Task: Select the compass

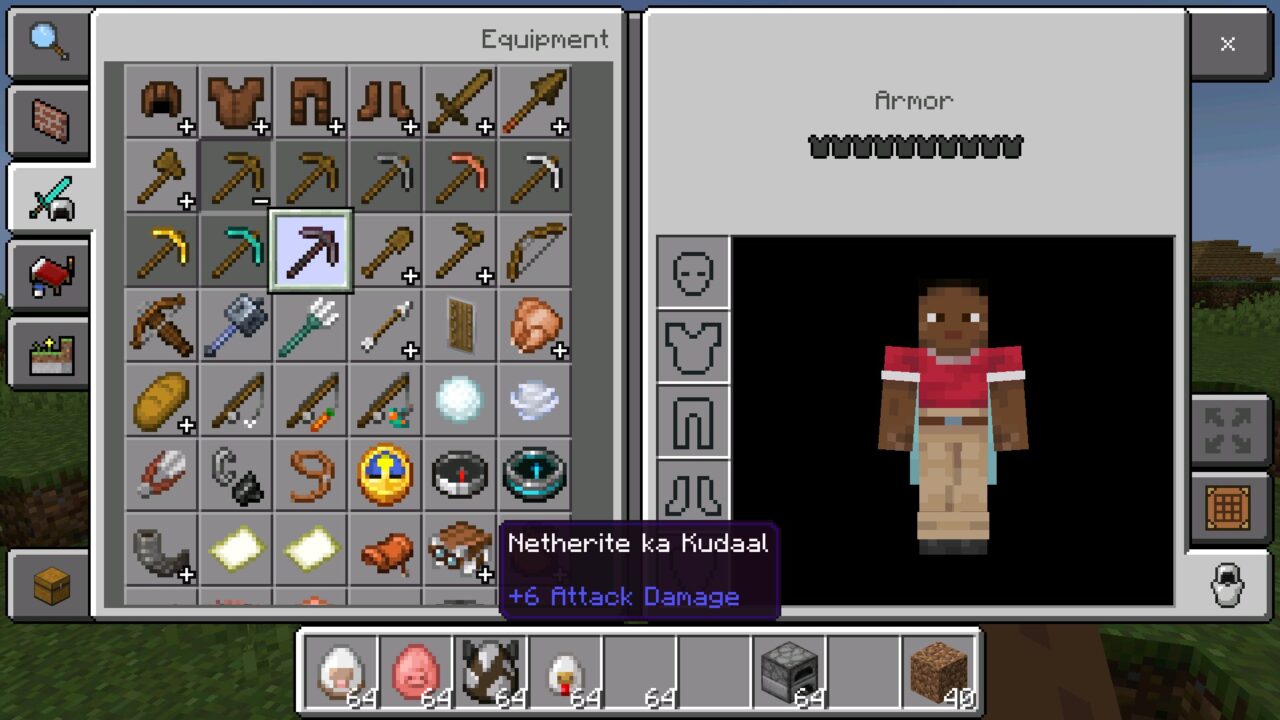Action: (x=460, y=475)
